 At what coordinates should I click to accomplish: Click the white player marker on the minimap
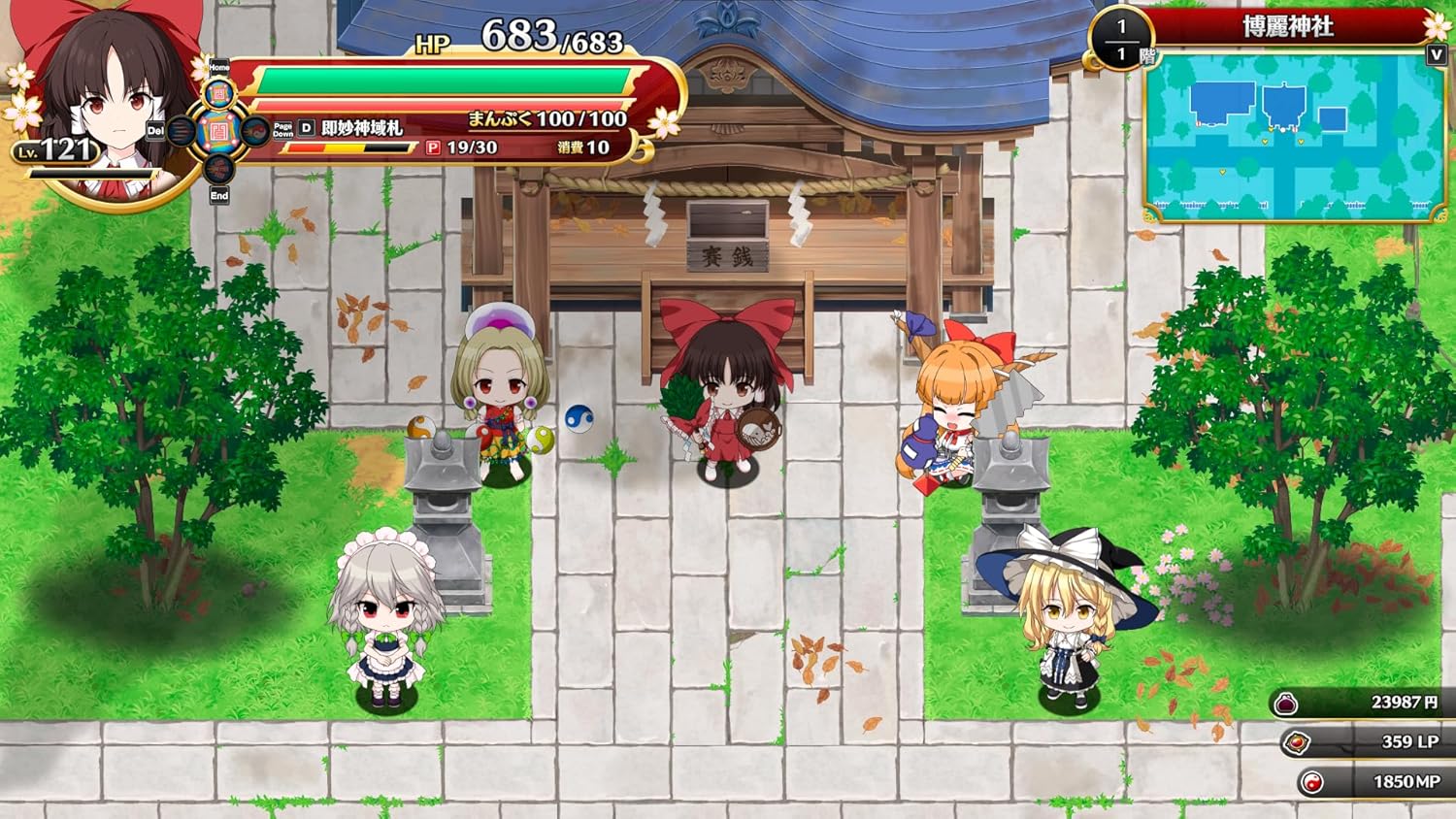pyautogui.click(x=1283, y=130)
